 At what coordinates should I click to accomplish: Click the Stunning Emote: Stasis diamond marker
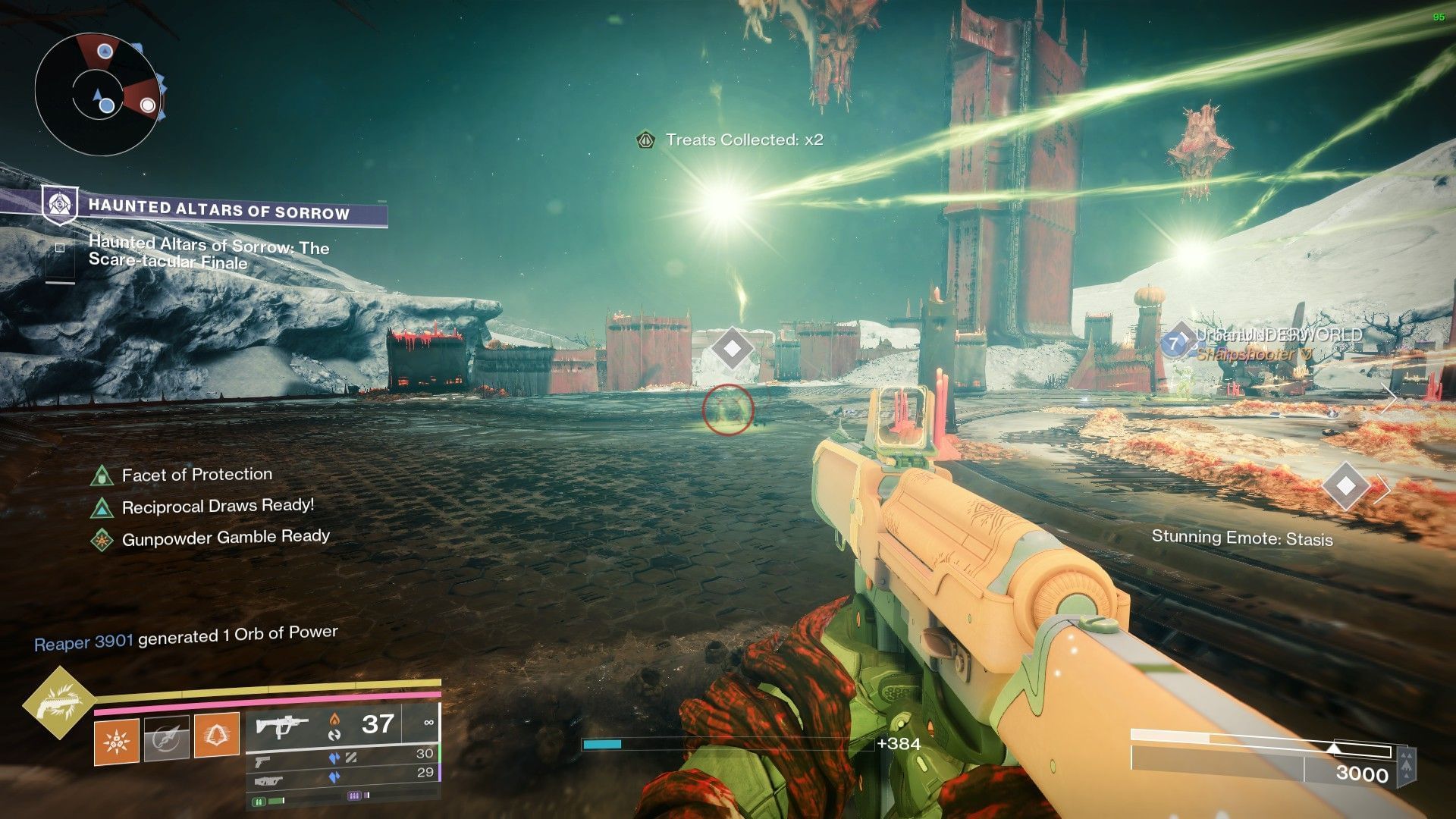click(x=1345, y=485)
